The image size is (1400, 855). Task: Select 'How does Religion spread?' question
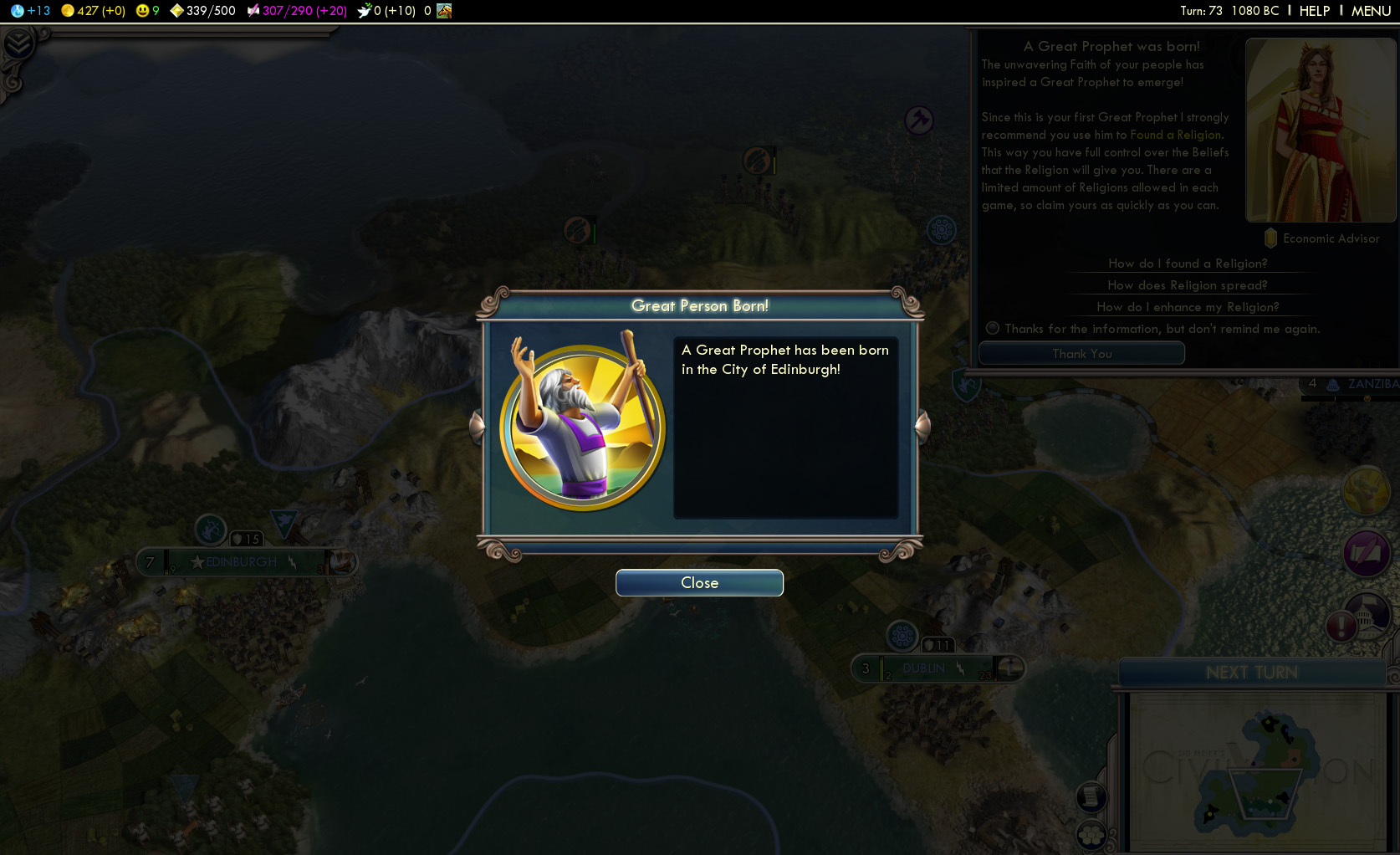tap(1188, 285)
